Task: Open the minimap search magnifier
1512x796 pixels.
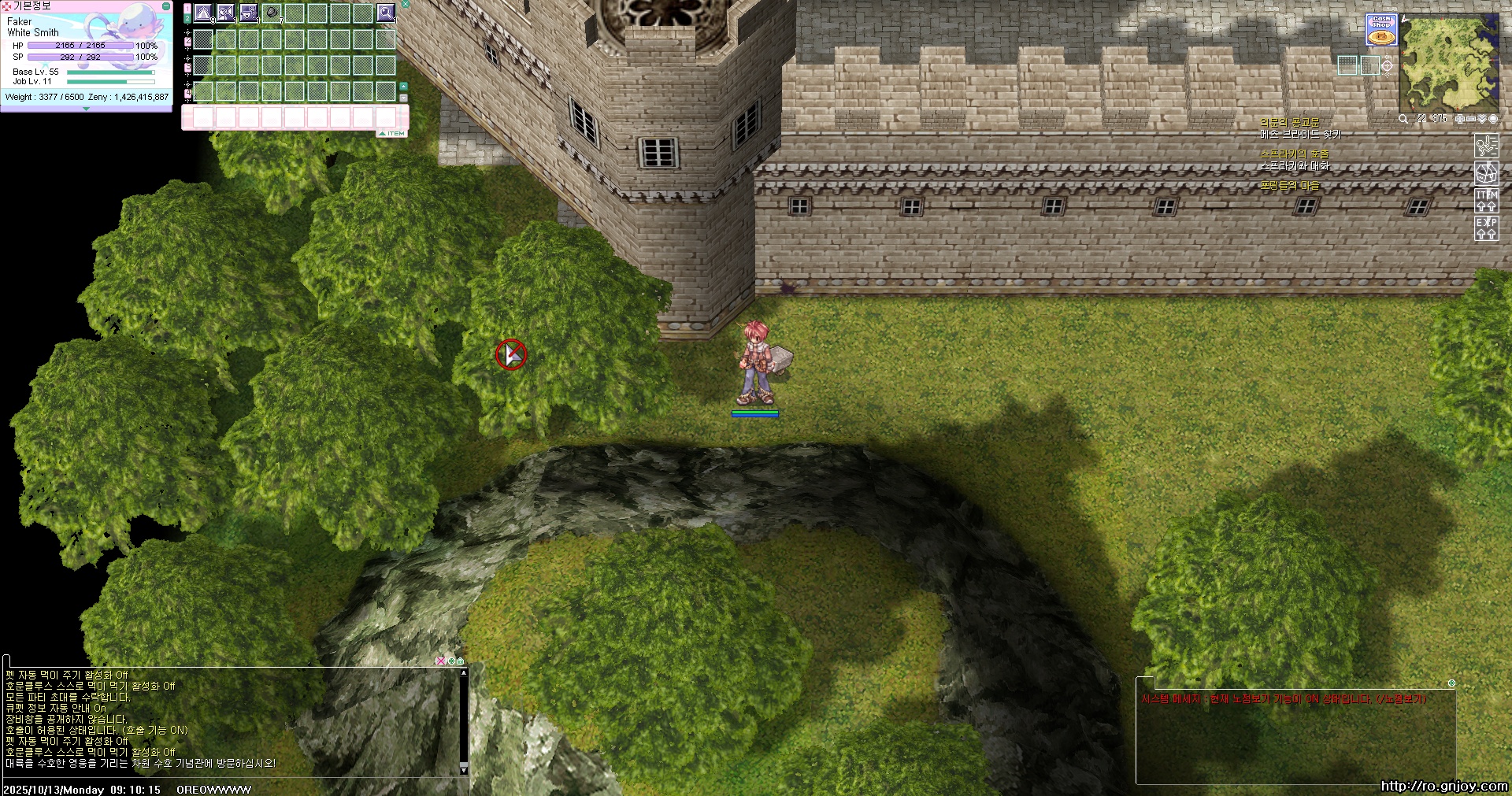Action: 1403,119
